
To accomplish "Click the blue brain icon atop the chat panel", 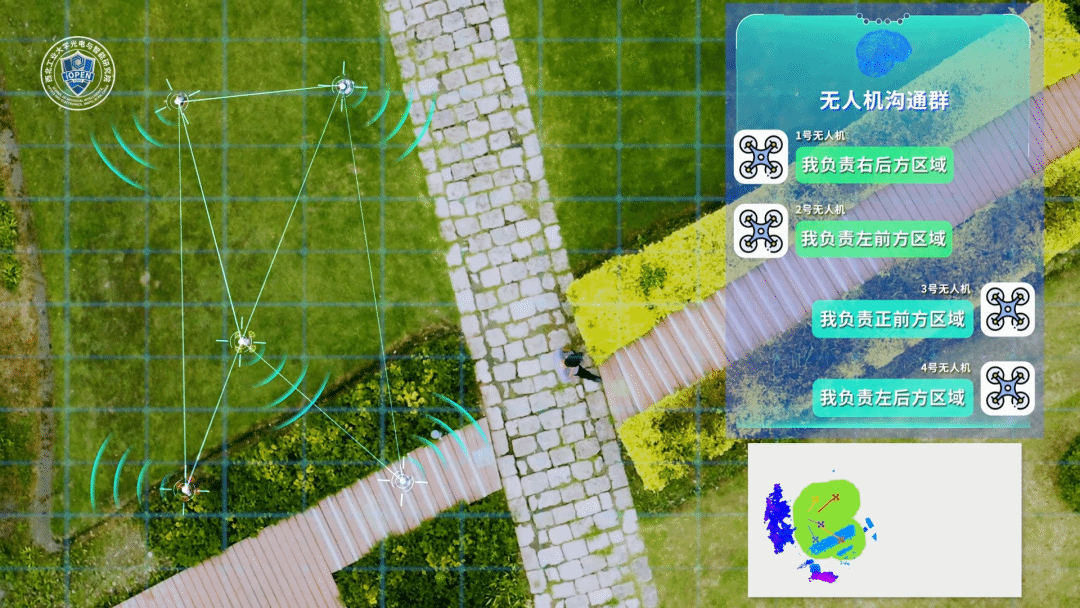I will click(x=883, y=52).
